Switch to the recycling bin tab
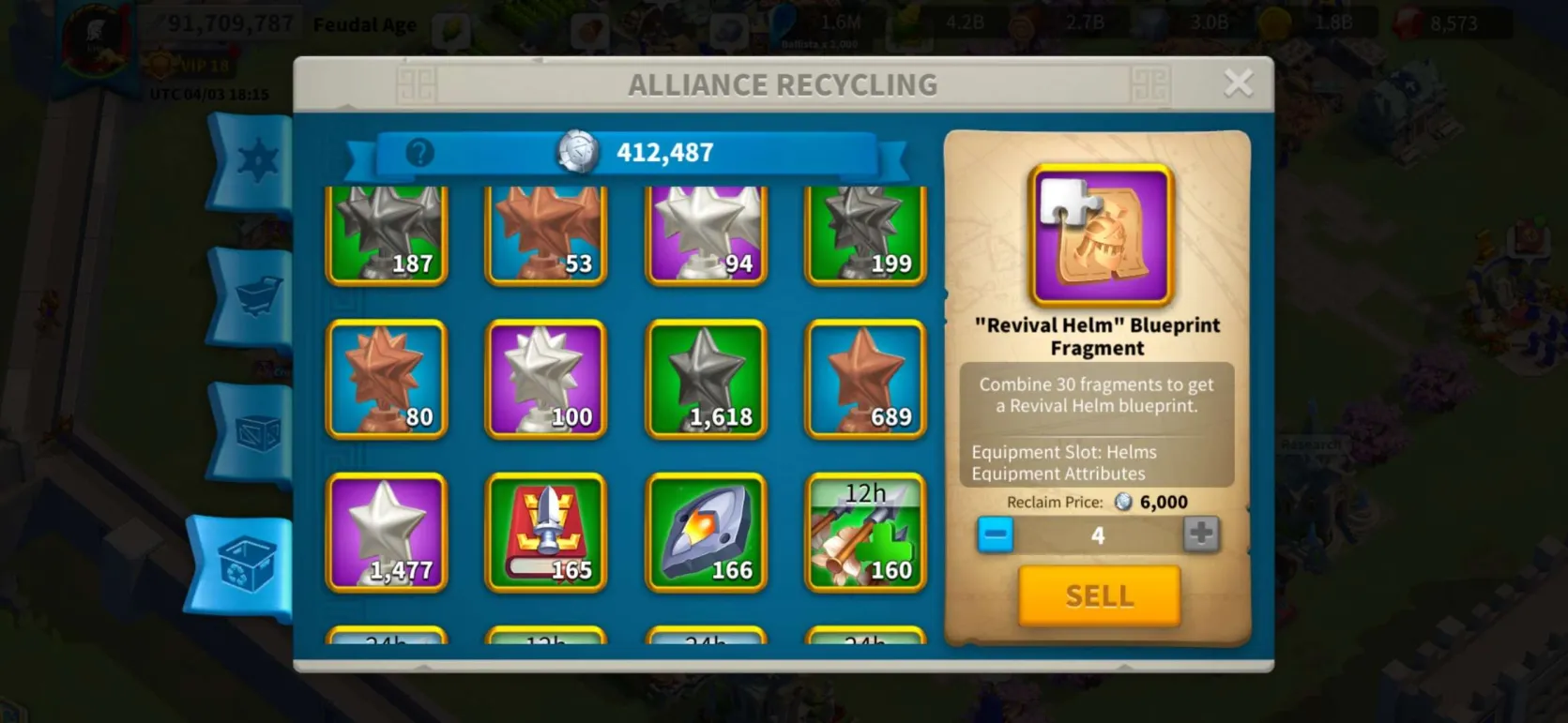Viewport: 1568px width, 723px height. [246, 565]
